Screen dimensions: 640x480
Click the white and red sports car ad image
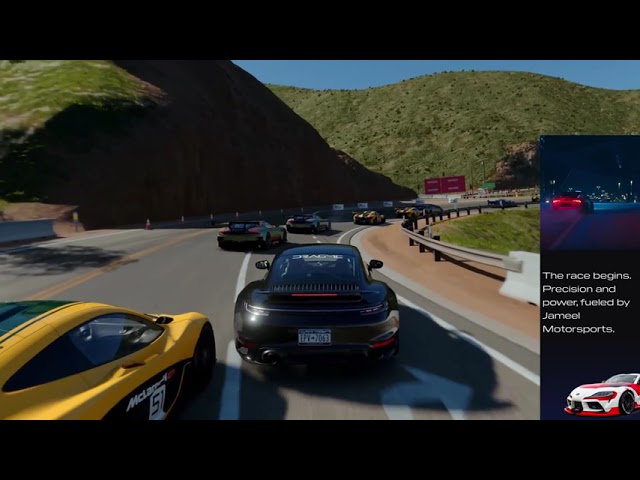602,394
